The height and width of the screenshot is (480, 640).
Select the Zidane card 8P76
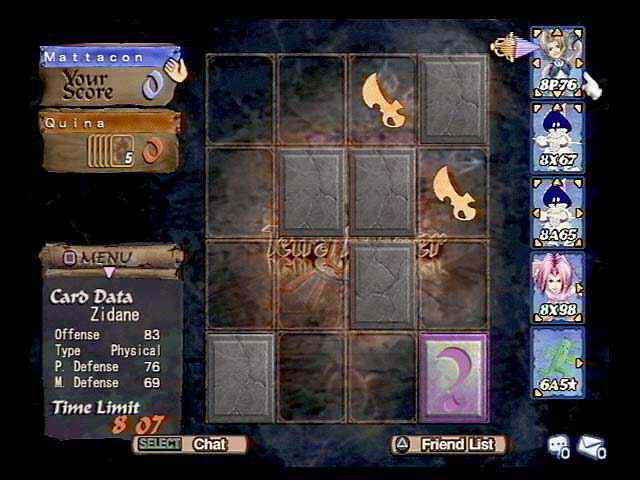pyautogui.click(x=557, y=62)
